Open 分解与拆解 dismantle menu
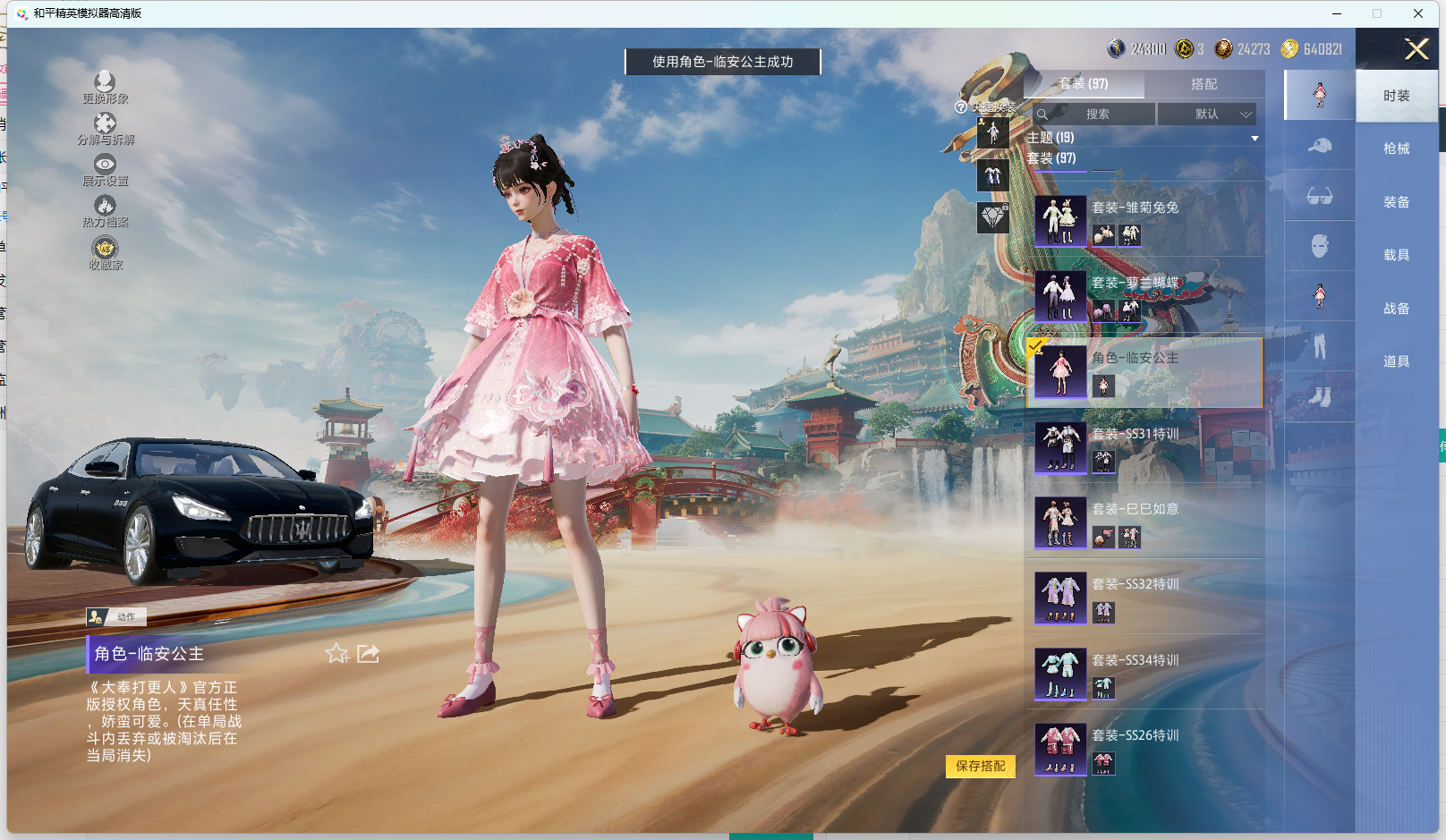 105,128
